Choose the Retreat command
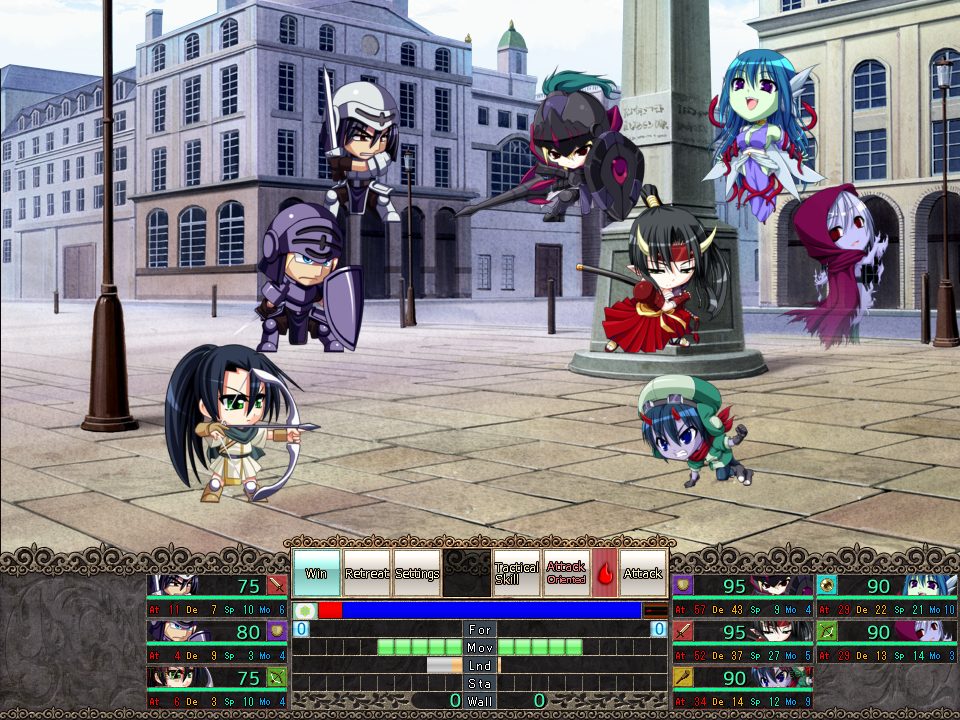Screen dimensions: 960x720 point(366,573)
